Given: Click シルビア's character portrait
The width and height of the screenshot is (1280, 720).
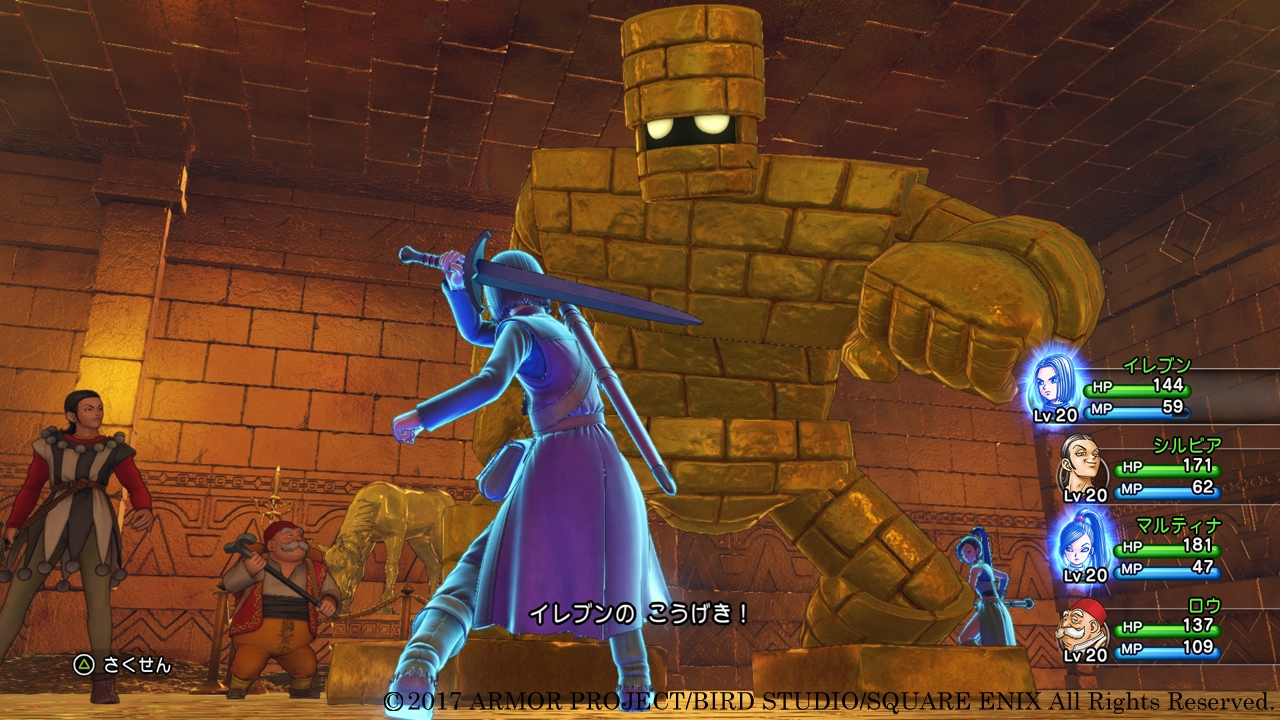Looking at the screenshot, I should [1083, 460].
